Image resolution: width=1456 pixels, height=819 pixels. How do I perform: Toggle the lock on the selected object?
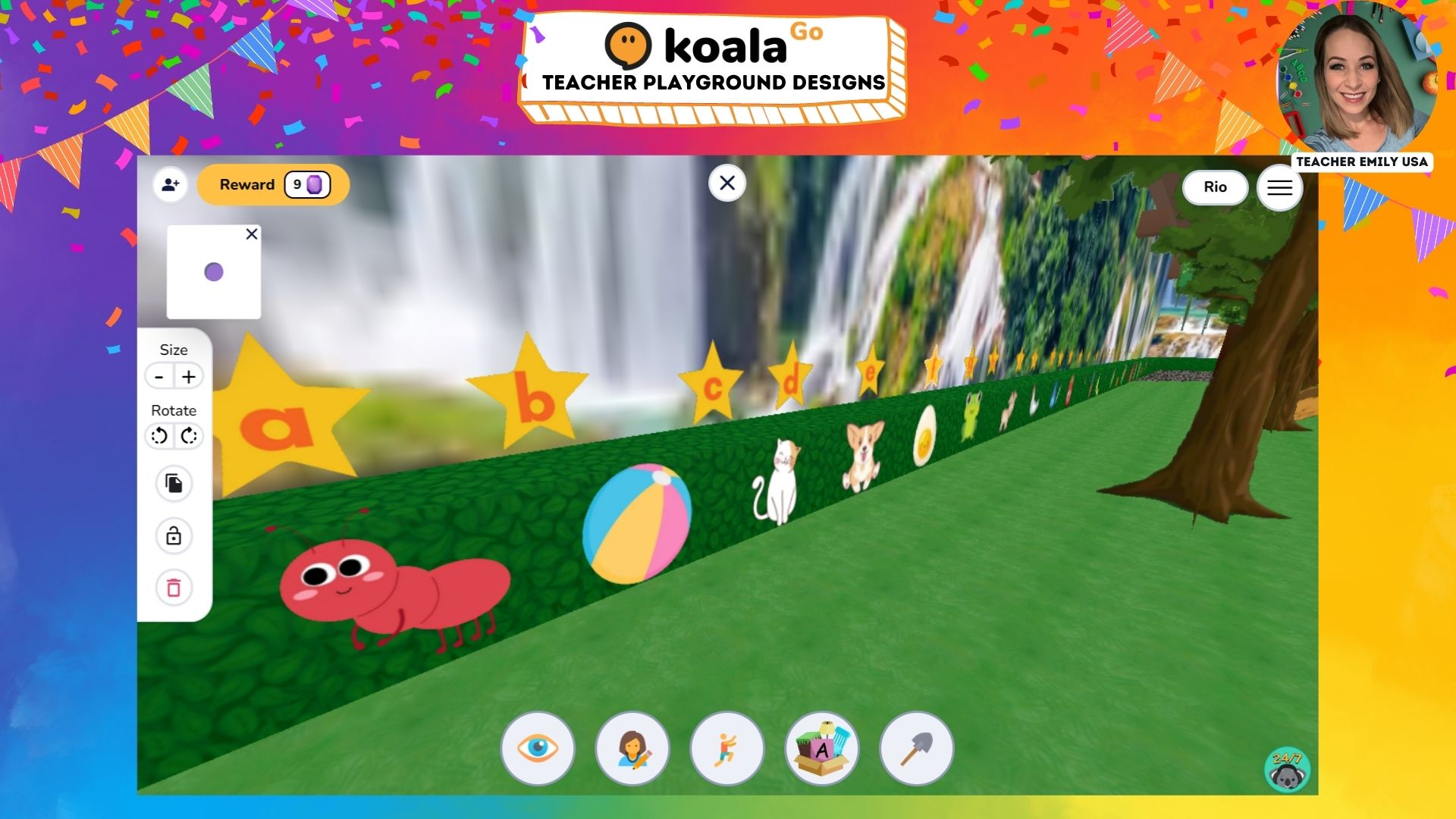point(174,535)
